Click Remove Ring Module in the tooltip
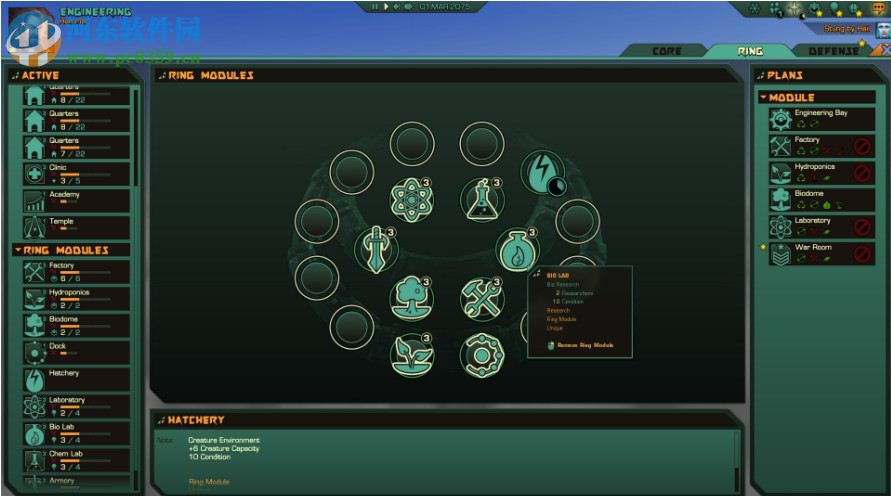Screen dimensions: 891x496 (x=586, y=345)
